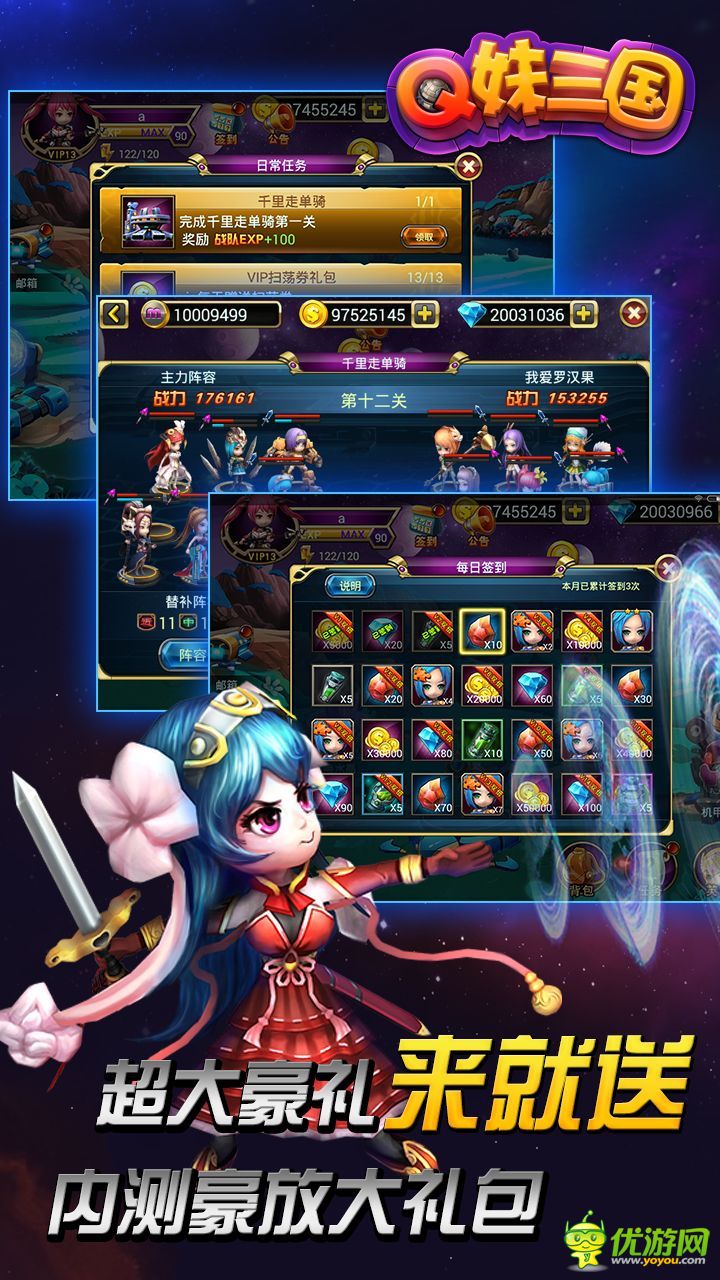Buy diamonds with the plus button beside 20031036

click(583, 314)
